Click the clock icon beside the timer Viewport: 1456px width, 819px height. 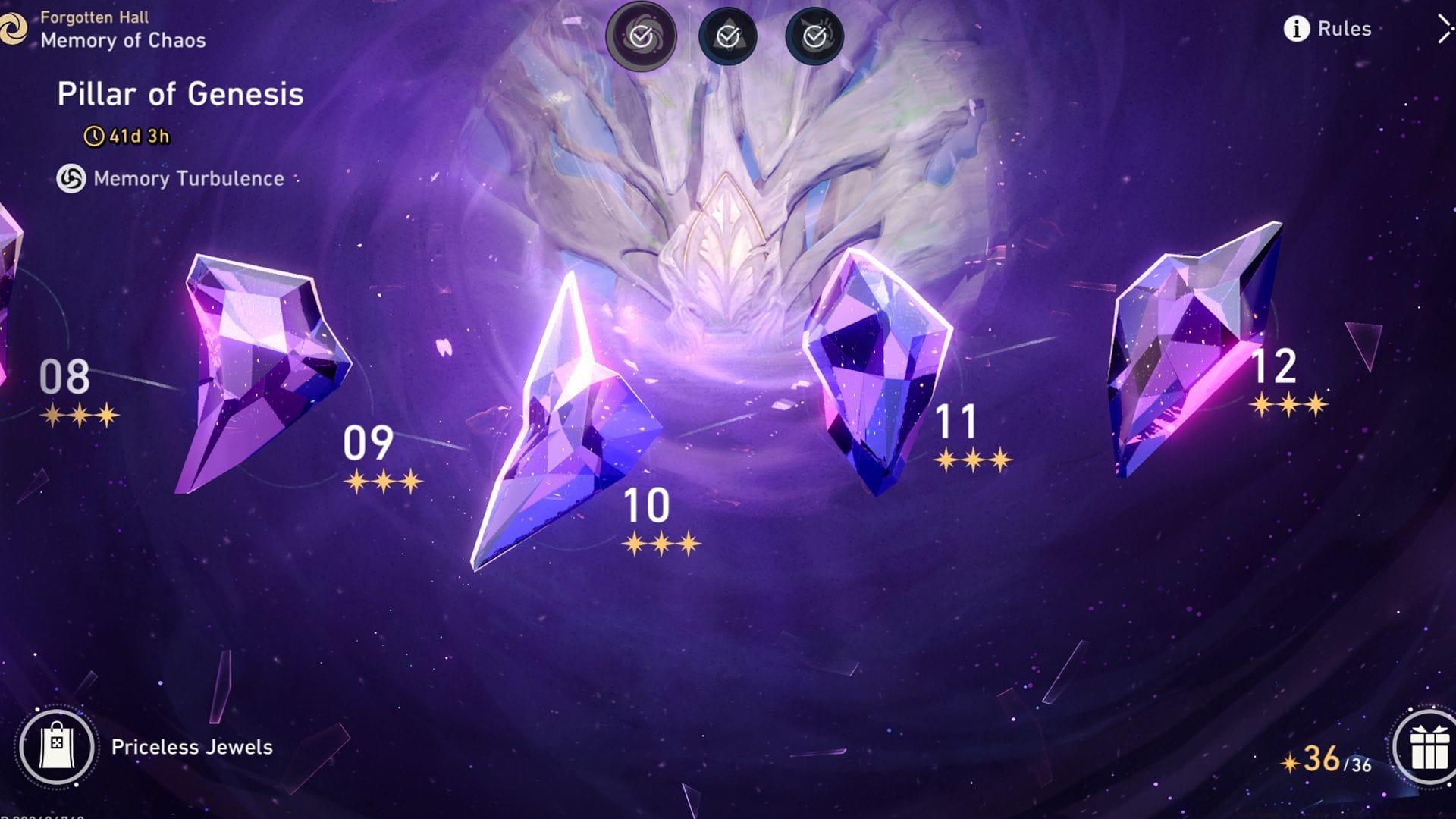(x=94, y=136)
